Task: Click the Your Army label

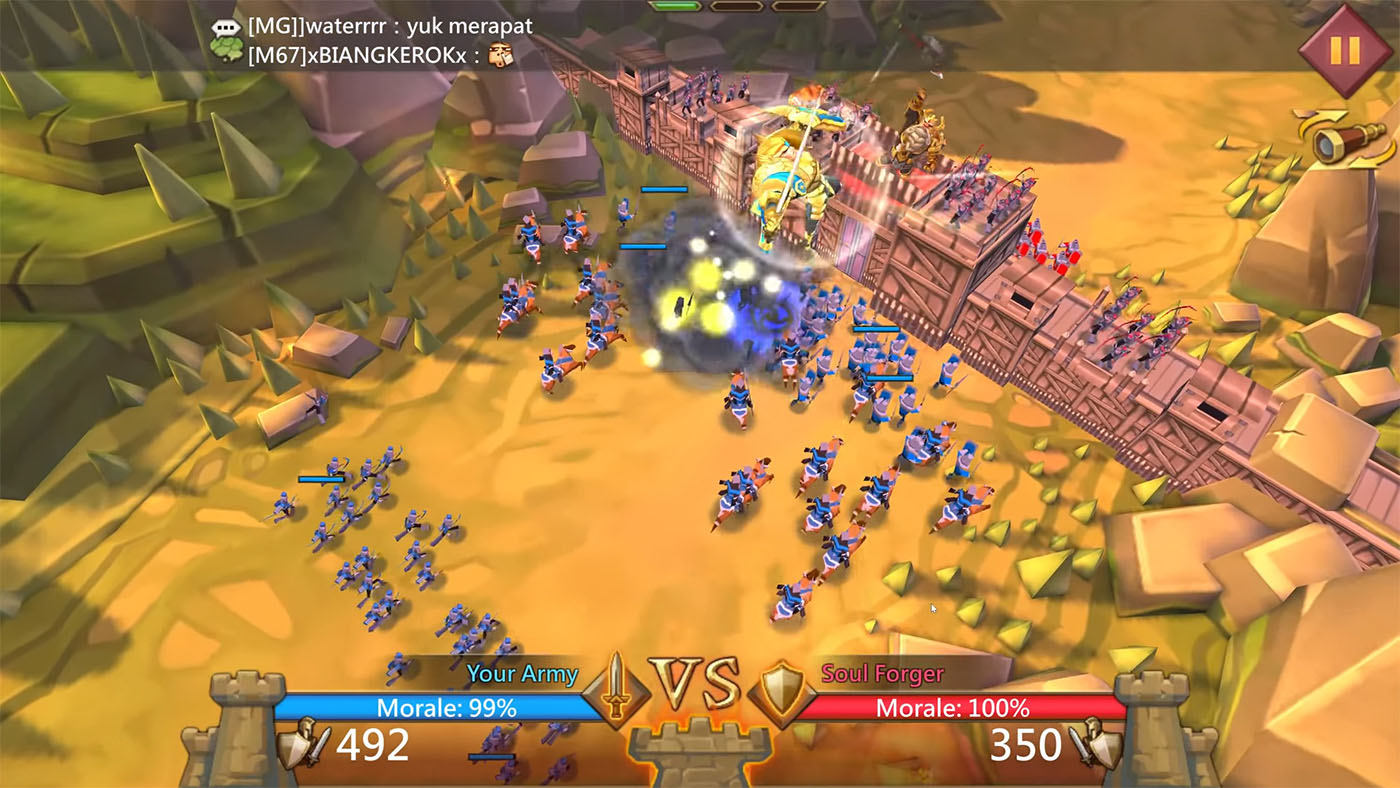Action: click(x=522, y=675)
